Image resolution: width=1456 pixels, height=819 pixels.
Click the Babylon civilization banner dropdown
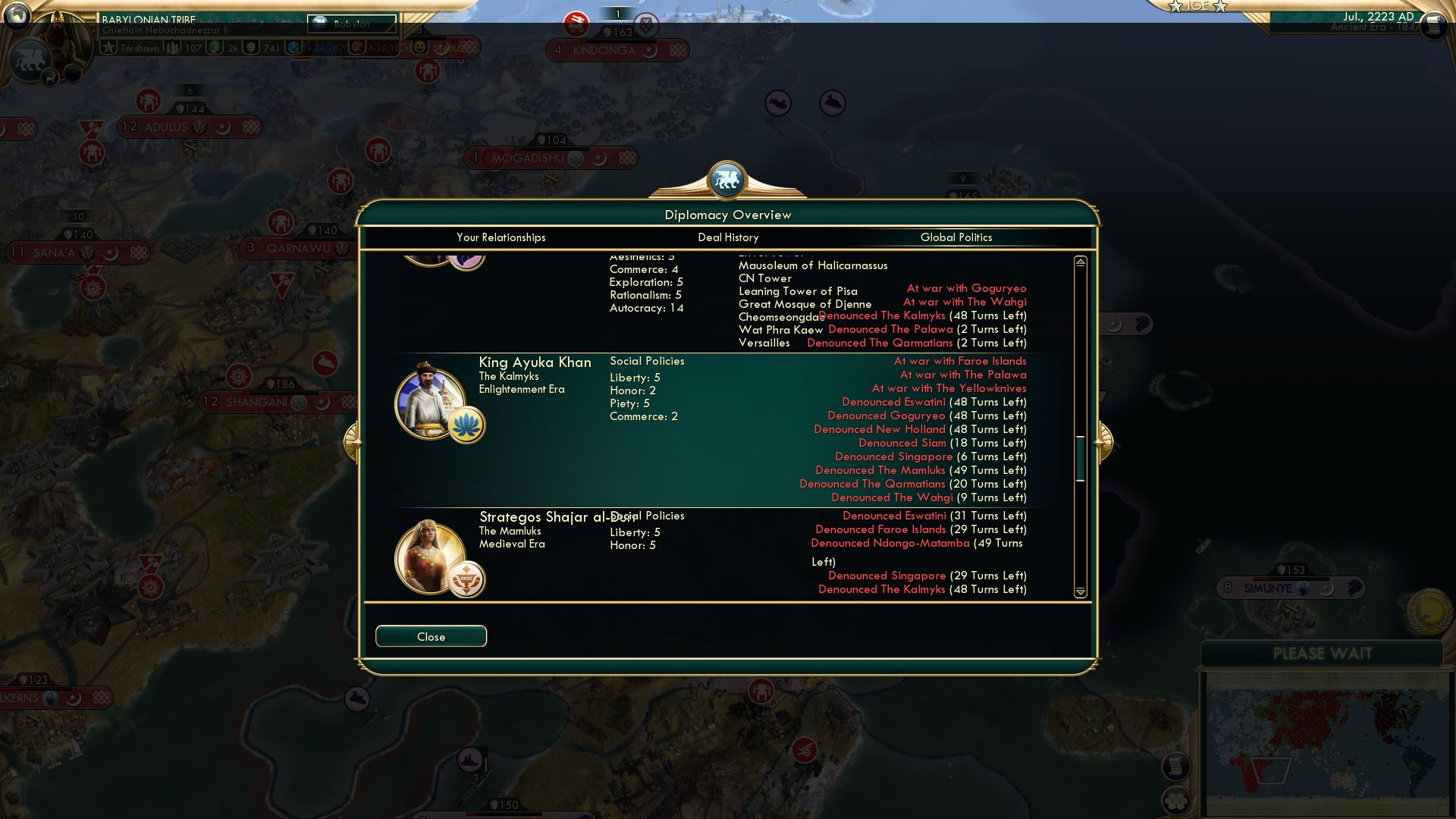coord(350,24)
